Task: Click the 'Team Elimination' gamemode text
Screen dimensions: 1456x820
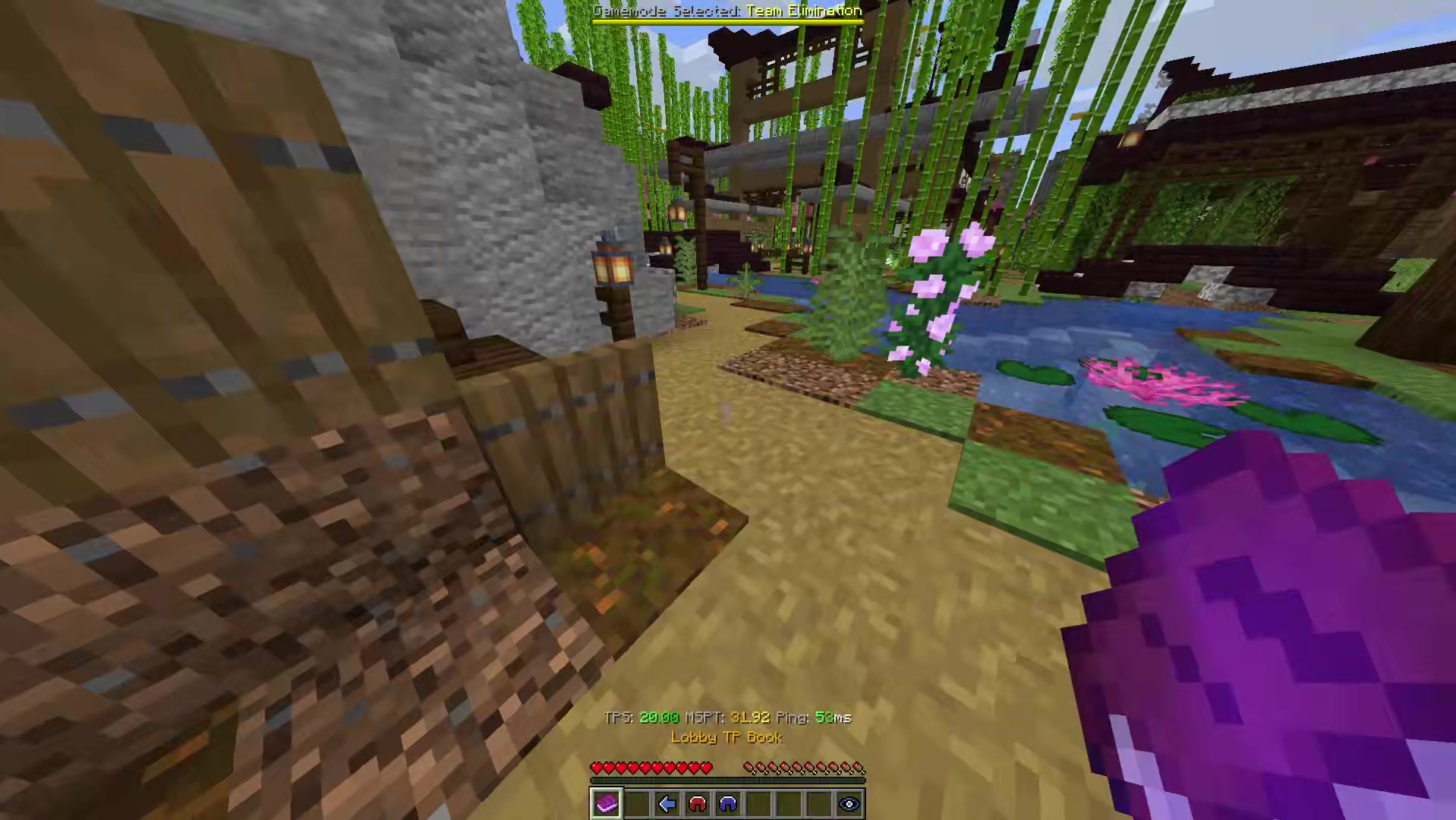Action: click(x=806, y=11)
